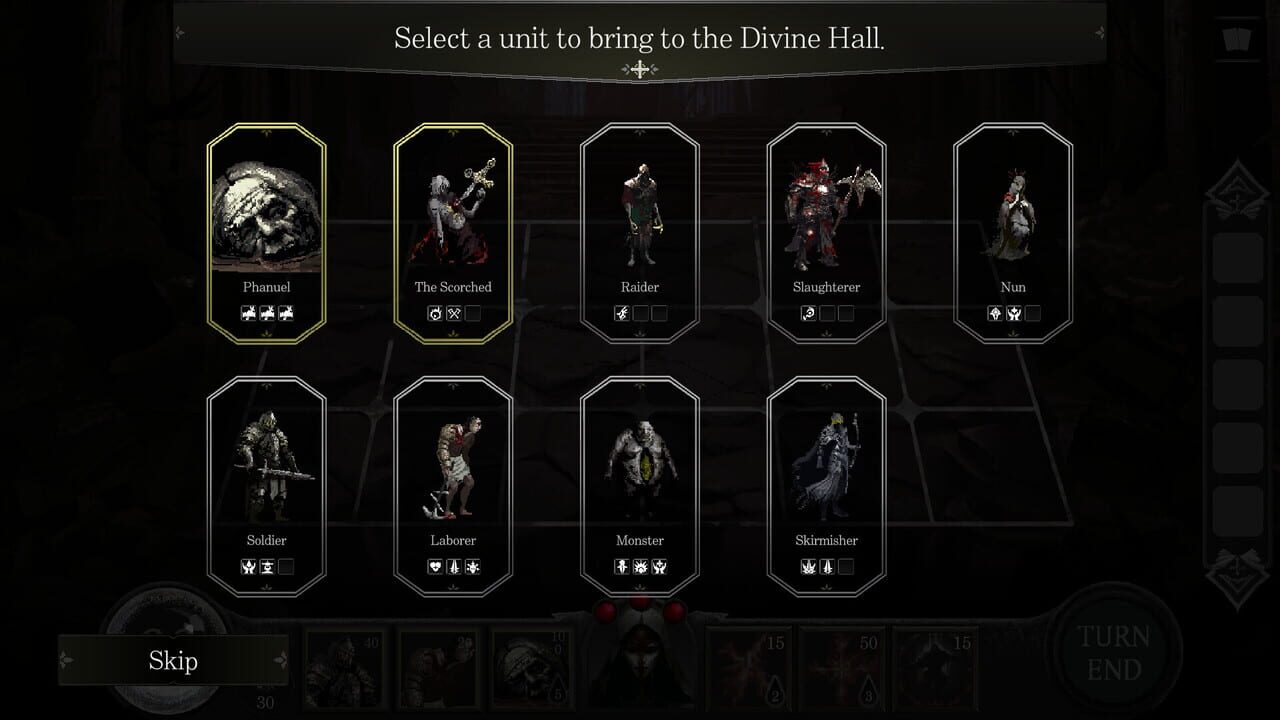Click the skull card costing 10 in the bottom bar
Screen dimensions: 1280x720
[x=530, y=665]
